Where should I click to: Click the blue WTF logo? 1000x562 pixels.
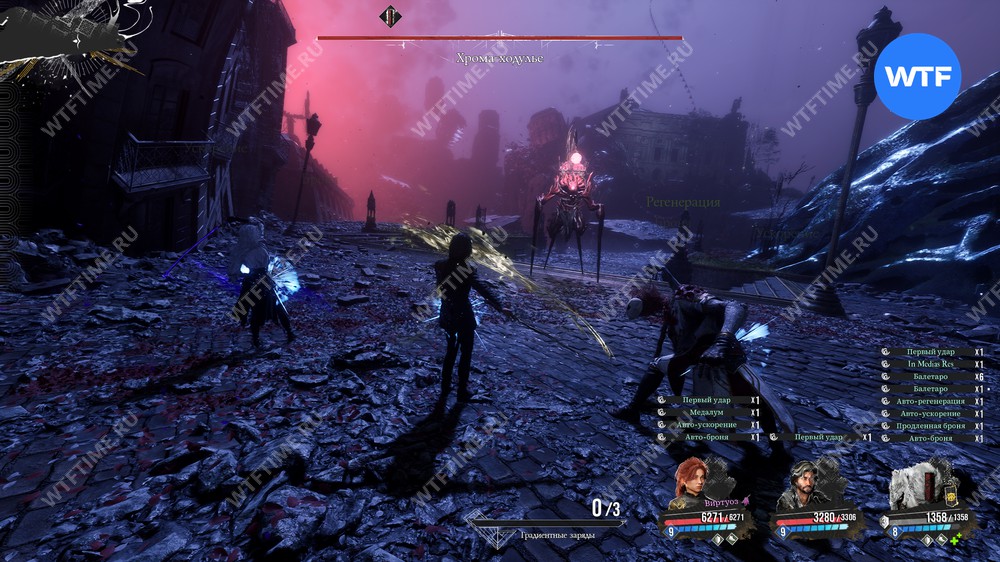[917, 76]
